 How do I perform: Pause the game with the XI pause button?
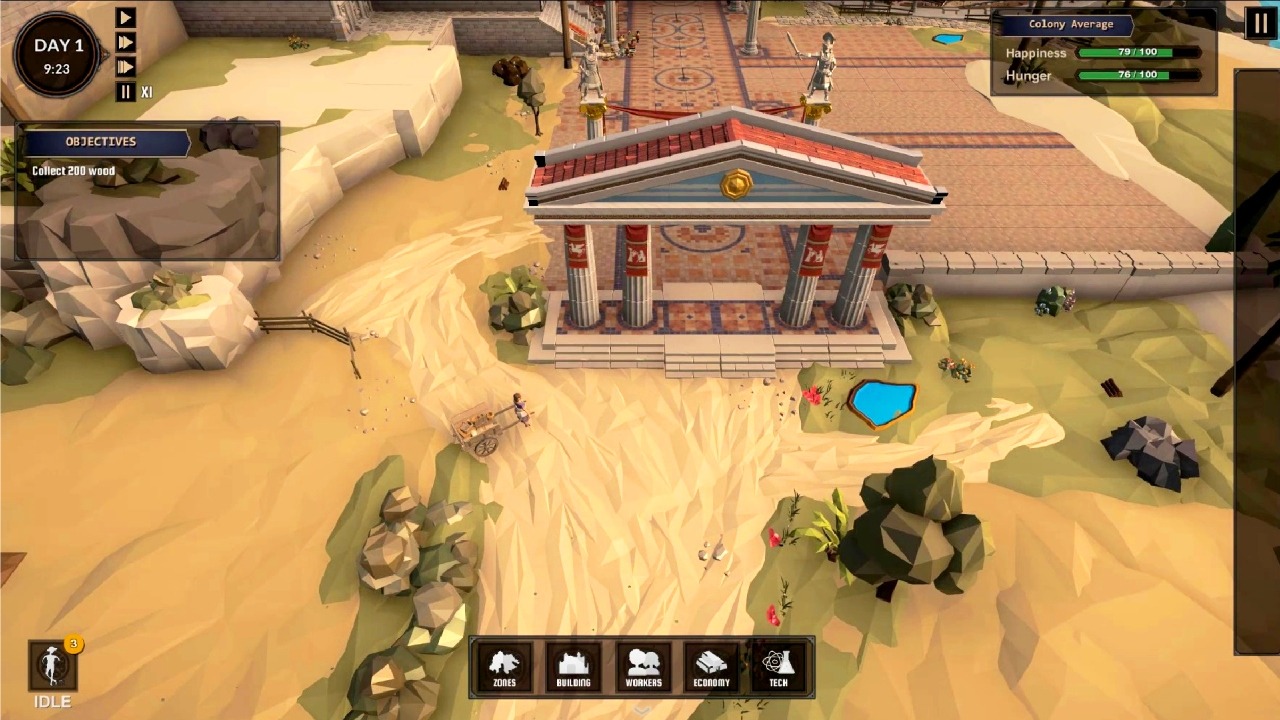tap(125, 91)
